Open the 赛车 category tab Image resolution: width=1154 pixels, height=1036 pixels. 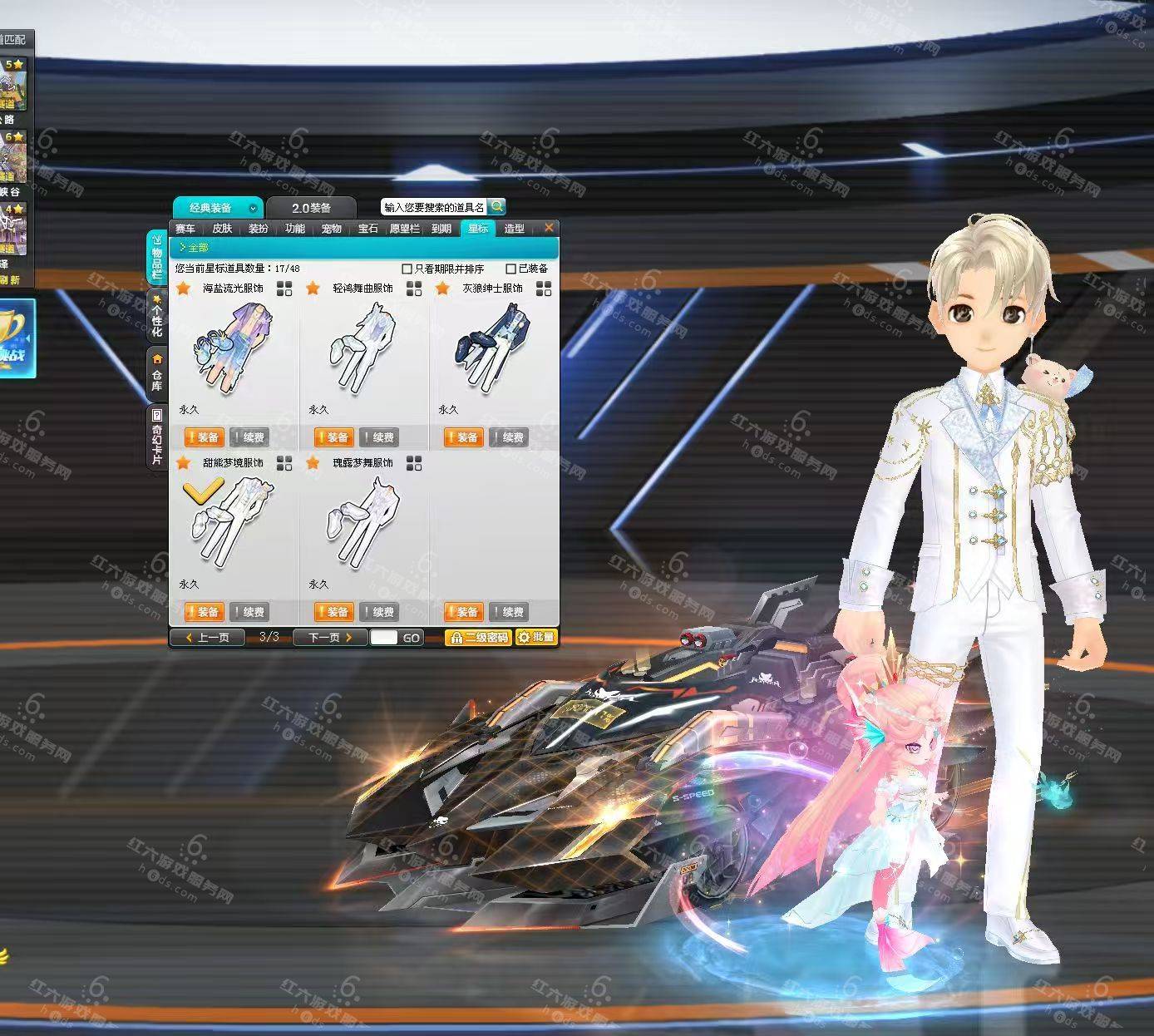click(185, 229)
